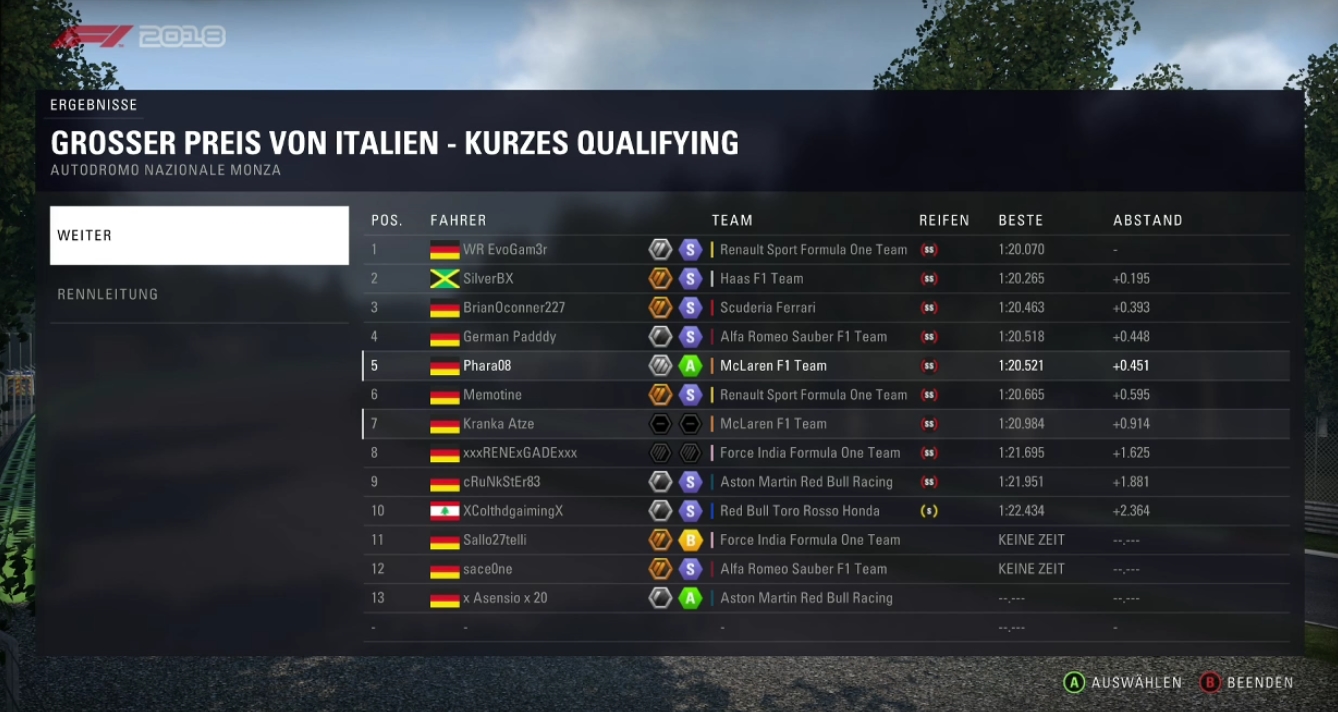Pick xxxRENExGADExxx in the standings
1338x712 pixels.
pyautogui.click(x=520, y=453)
